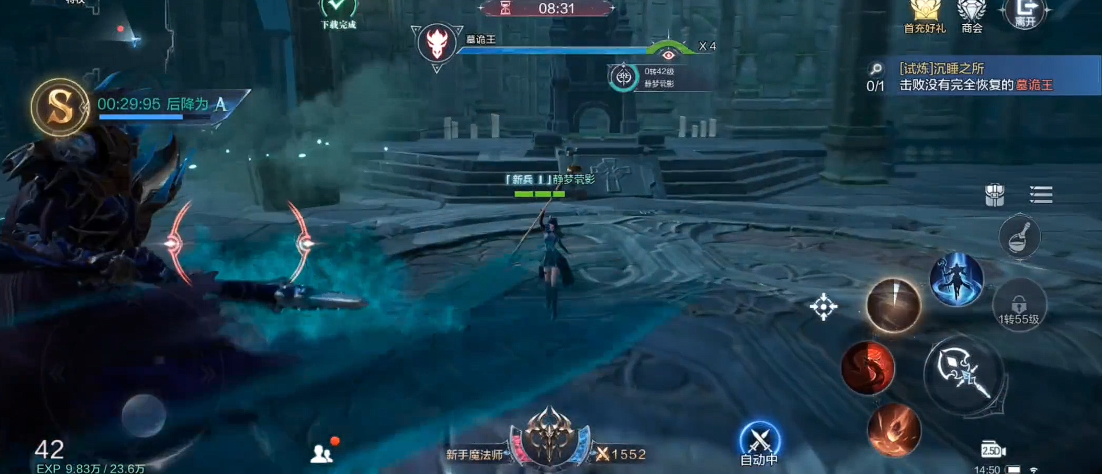
Task: Switch the 2.5D camera view mode
Action: click(992, 450)
